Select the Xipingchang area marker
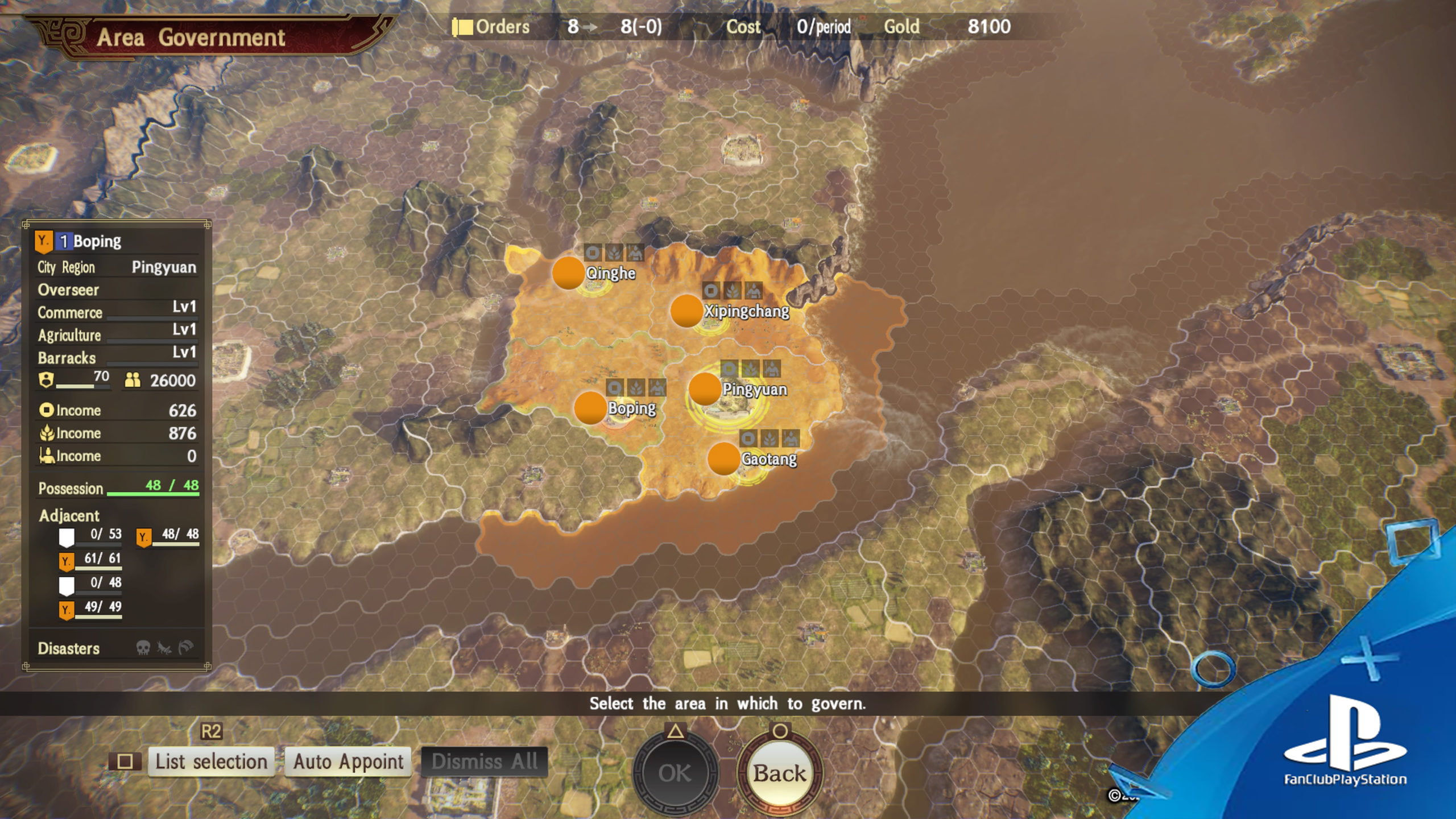The width and height of the screenshot is (1456, 819). pos(686,311)
